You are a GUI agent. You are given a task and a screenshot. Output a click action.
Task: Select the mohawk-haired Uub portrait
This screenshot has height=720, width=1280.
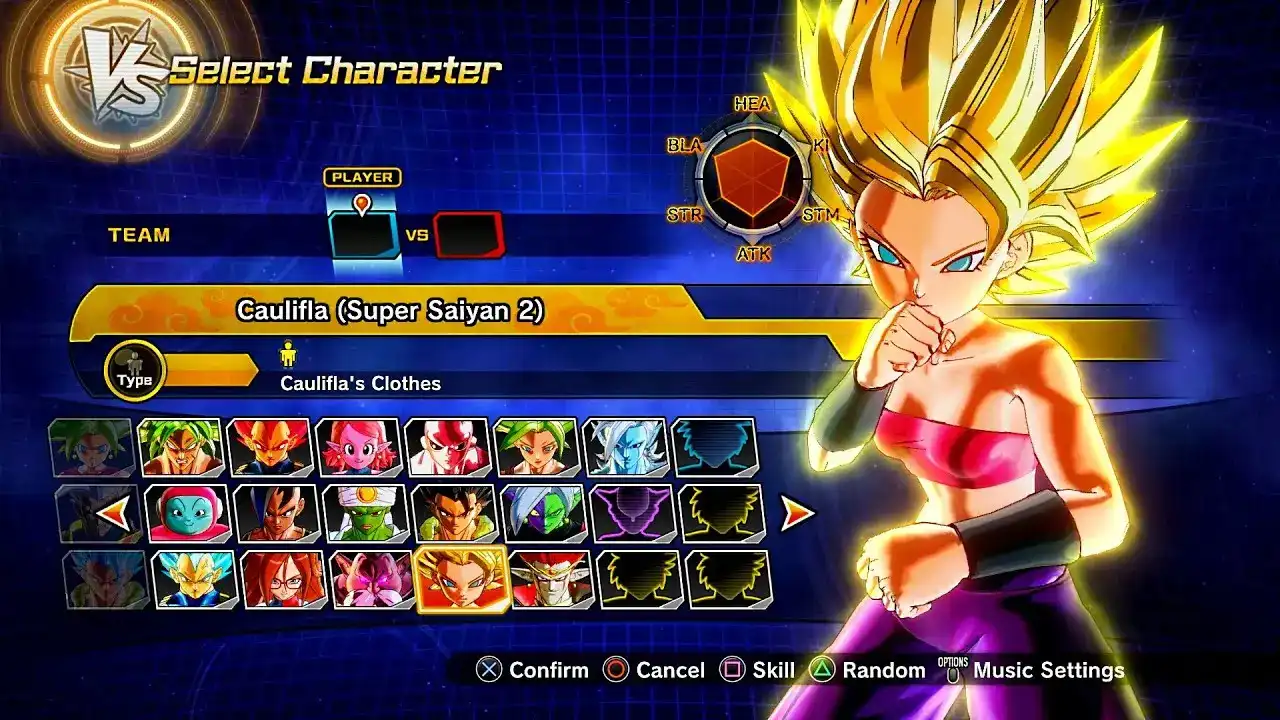[276, 513]
